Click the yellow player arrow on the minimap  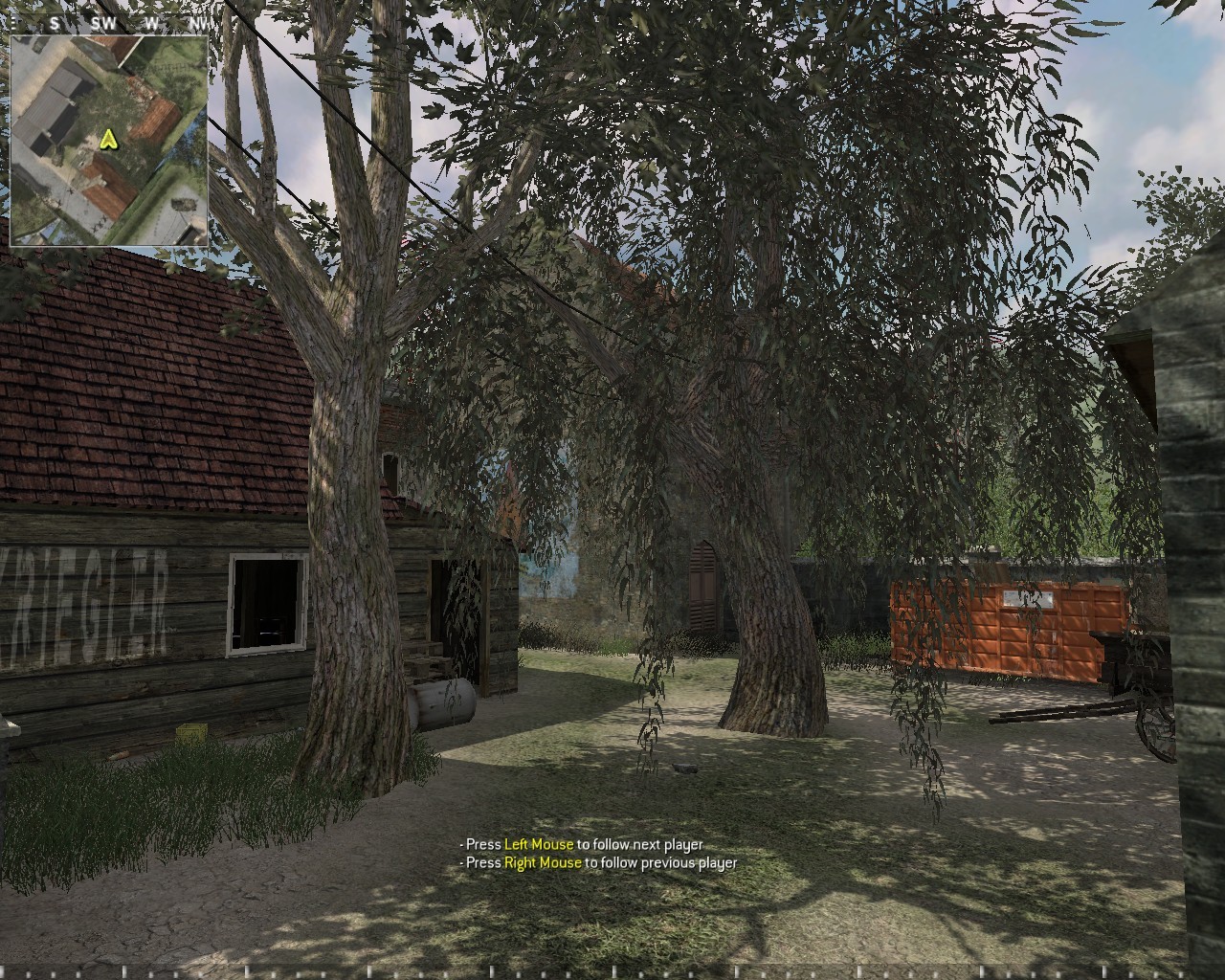(107, 140)
